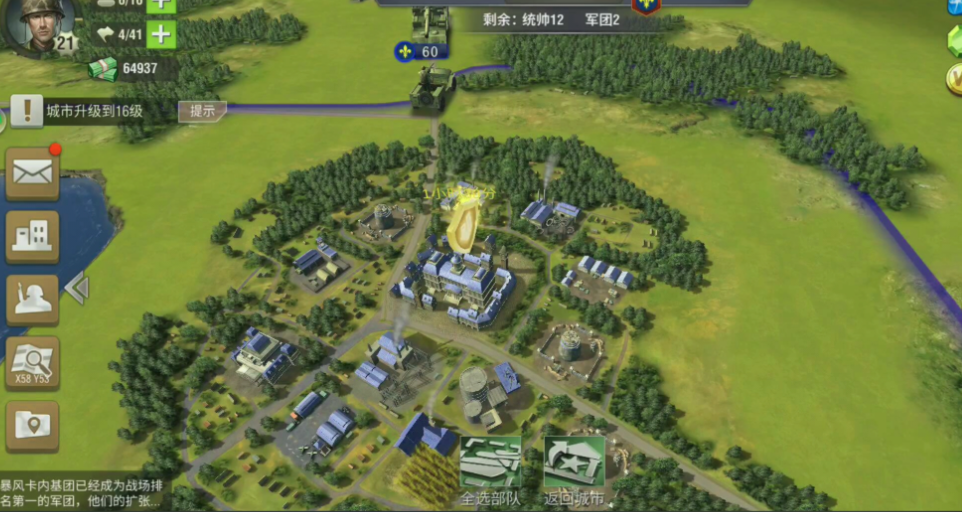Open the gold coin icon

pyautogui.click(x=954, y=78)
